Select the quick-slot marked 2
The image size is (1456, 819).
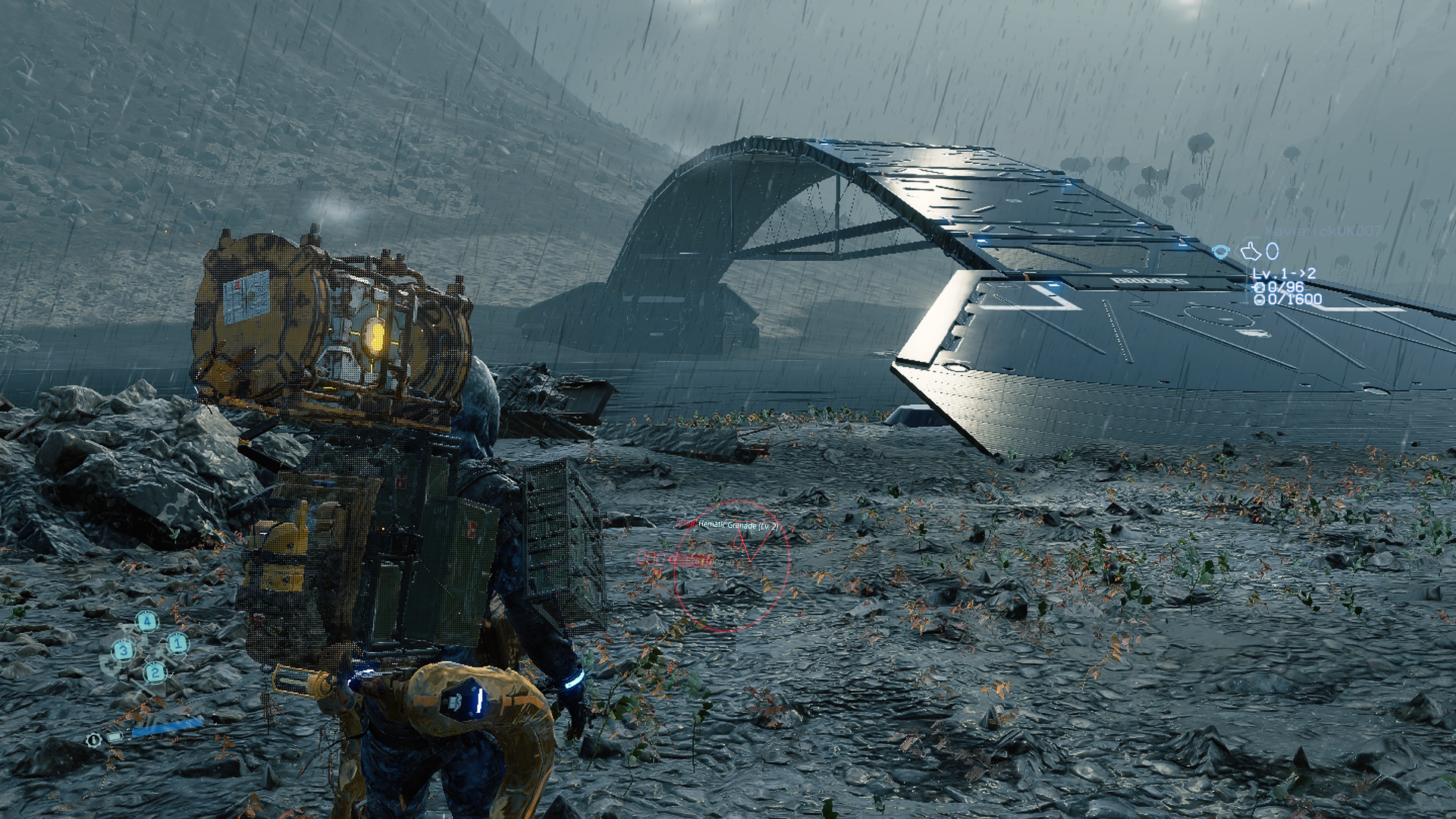click(x=155, y=672)
